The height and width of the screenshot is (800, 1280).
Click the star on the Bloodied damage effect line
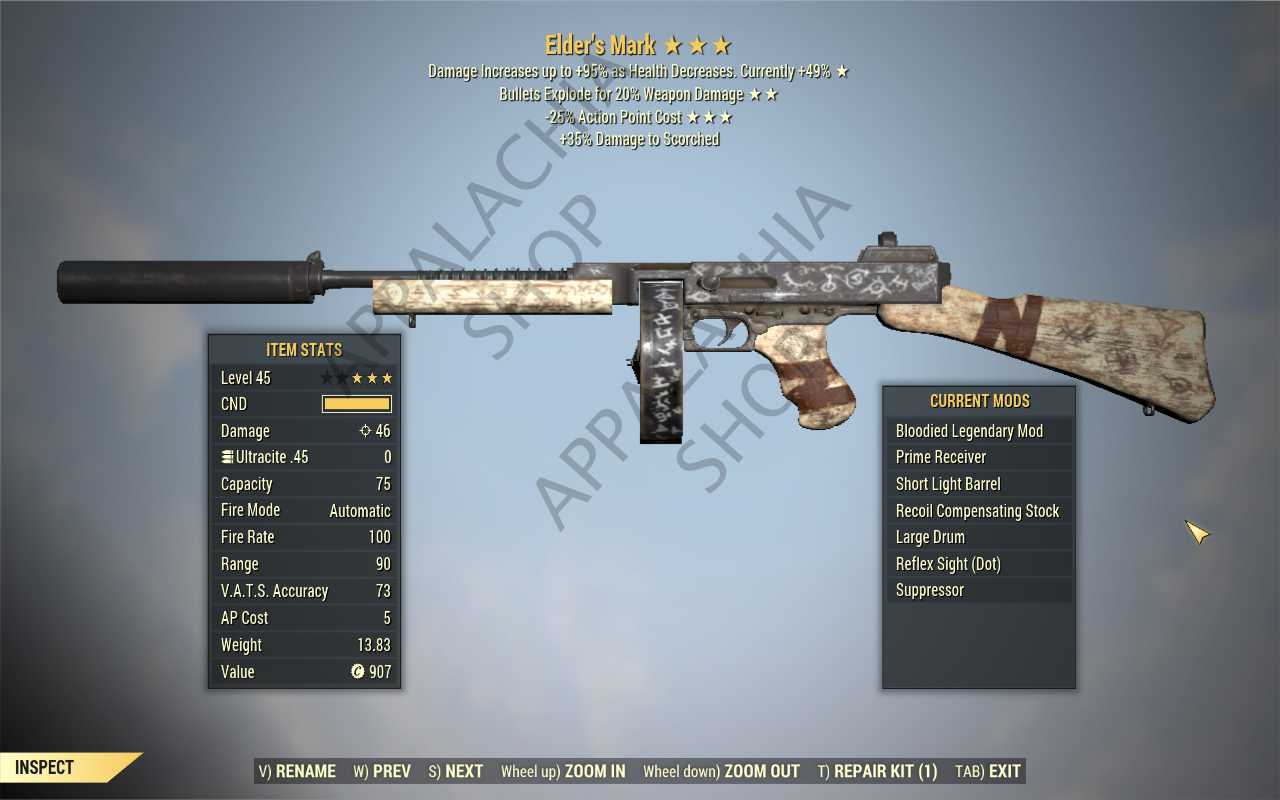(x=843, y=71)
